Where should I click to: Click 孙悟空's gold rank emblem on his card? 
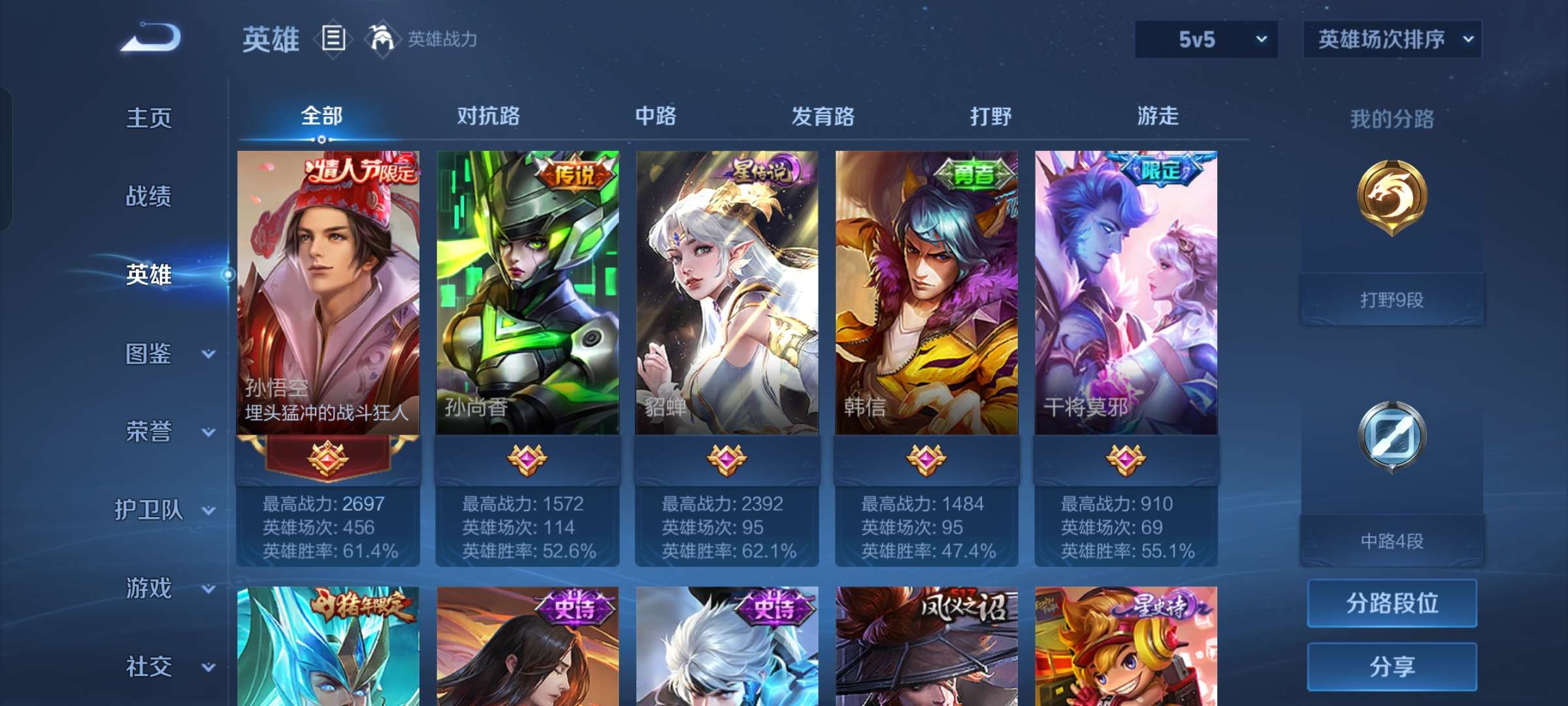[x=329, y=458]
